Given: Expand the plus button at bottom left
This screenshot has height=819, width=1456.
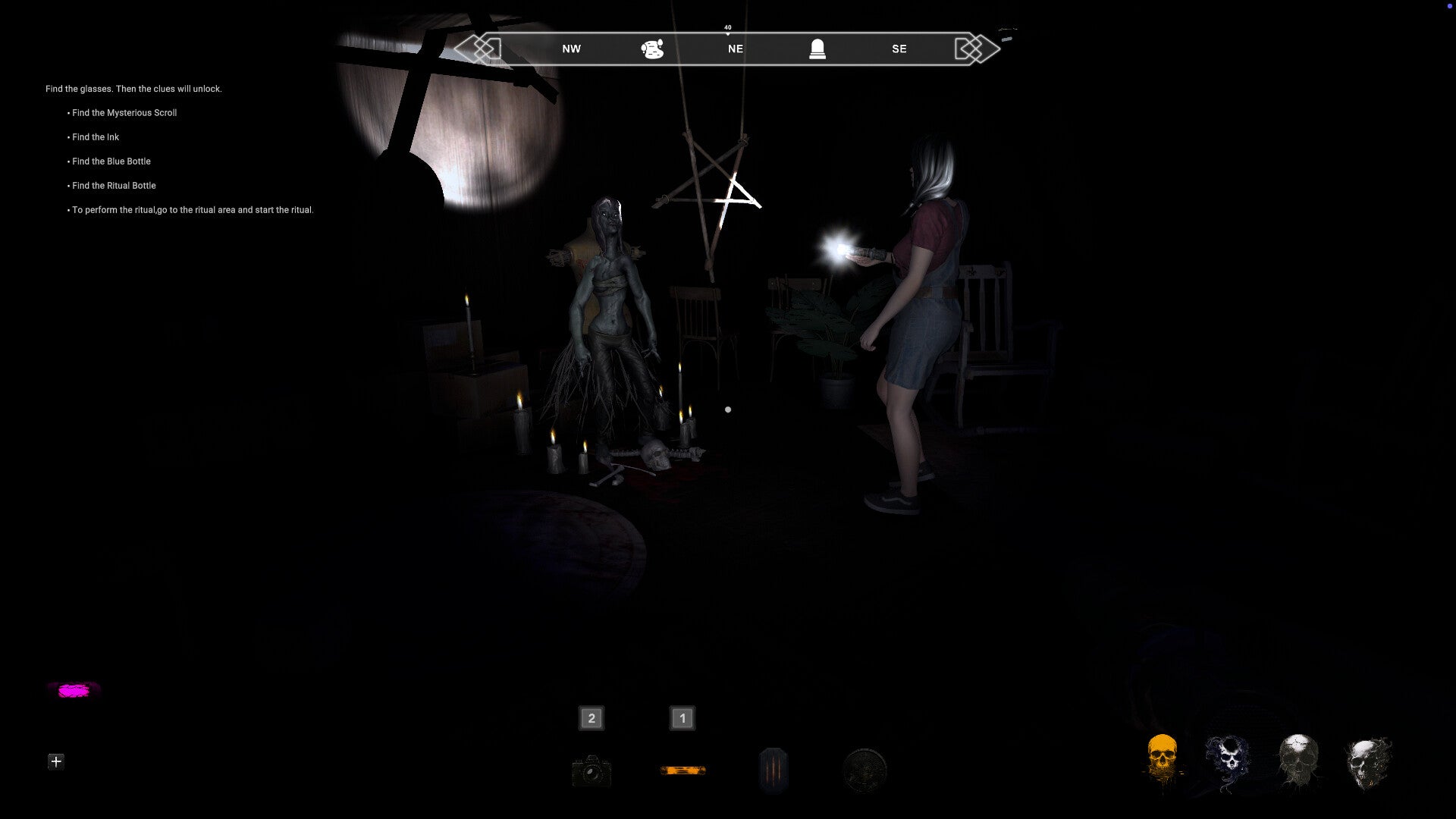Looking at the screenshot, I should (x=56, y=761).
